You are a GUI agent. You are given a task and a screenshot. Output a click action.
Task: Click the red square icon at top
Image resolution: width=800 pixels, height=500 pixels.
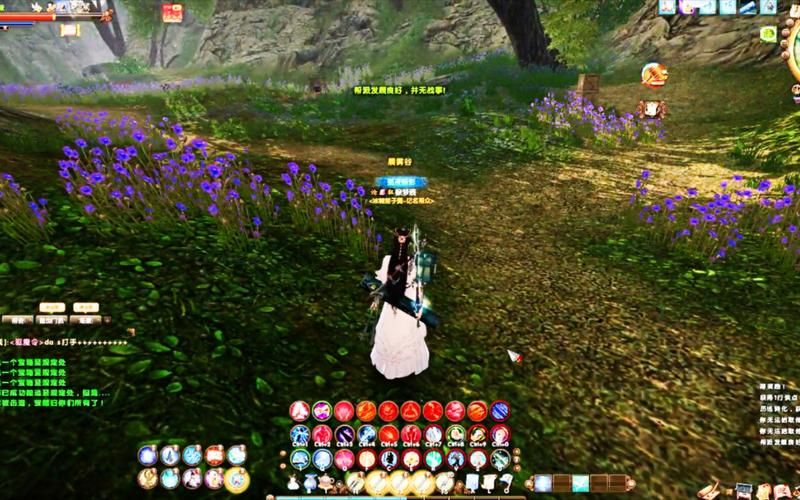(x=172, y=13)
